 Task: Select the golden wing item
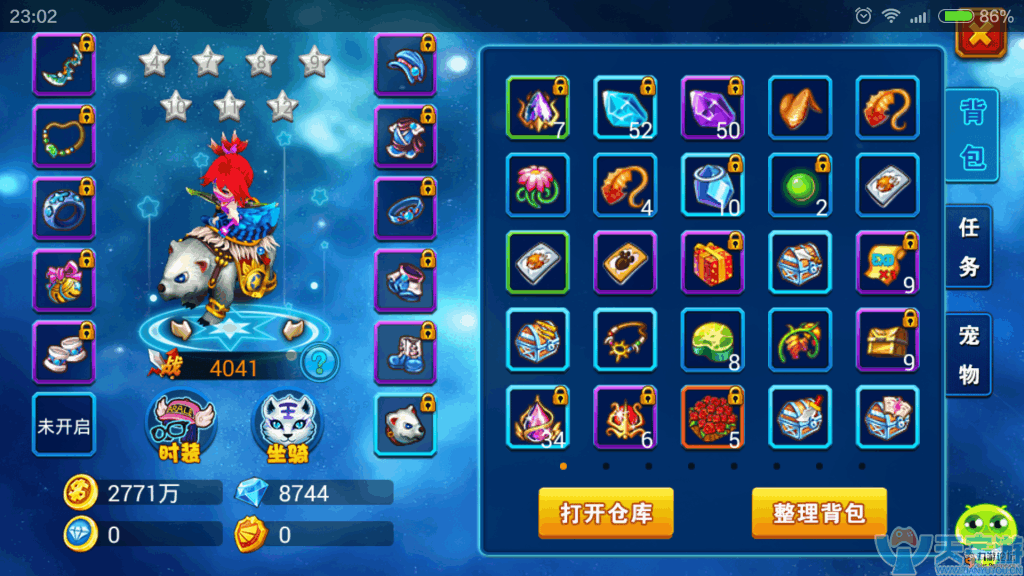tap(800, 106)
